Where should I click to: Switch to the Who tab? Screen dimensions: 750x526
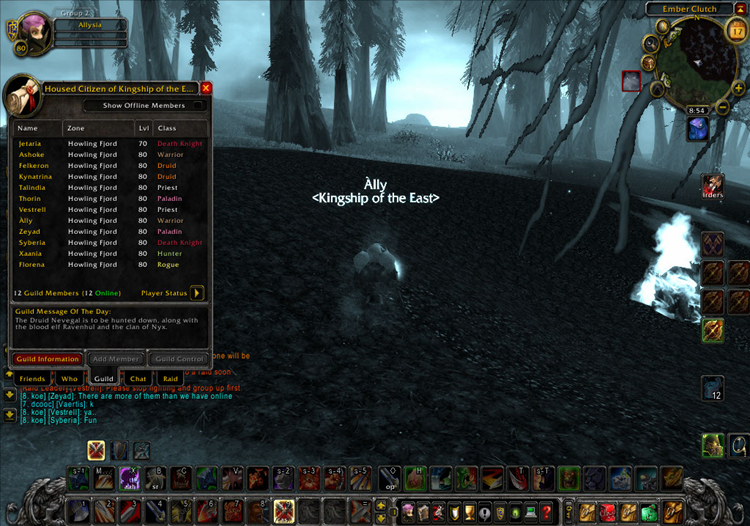coord(69,379)
